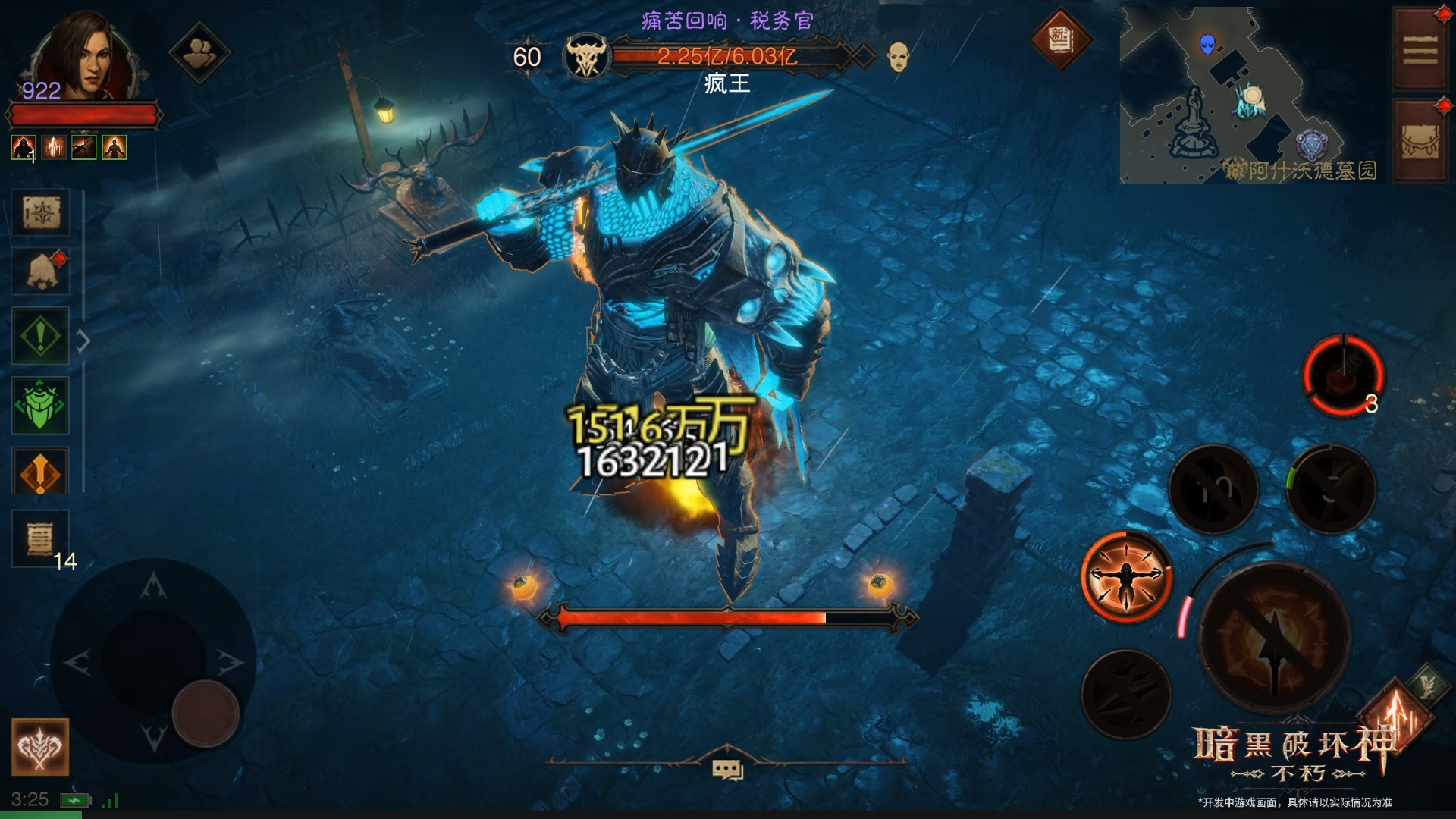Open the player character portrait
The width and height of the screenshot is (1456, 819).
(x=85, y=57)
